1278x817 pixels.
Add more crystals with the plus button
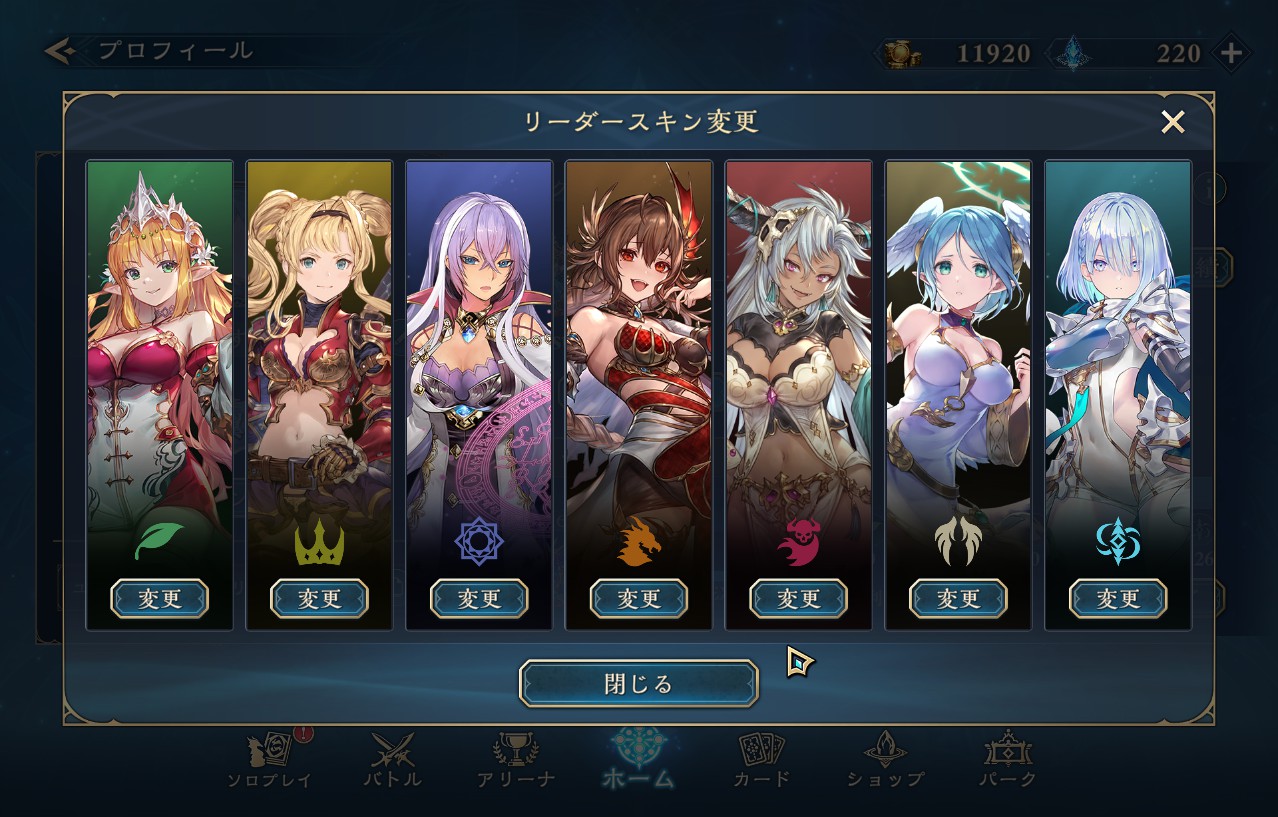pyautogui.click(x=1232, y=53)
